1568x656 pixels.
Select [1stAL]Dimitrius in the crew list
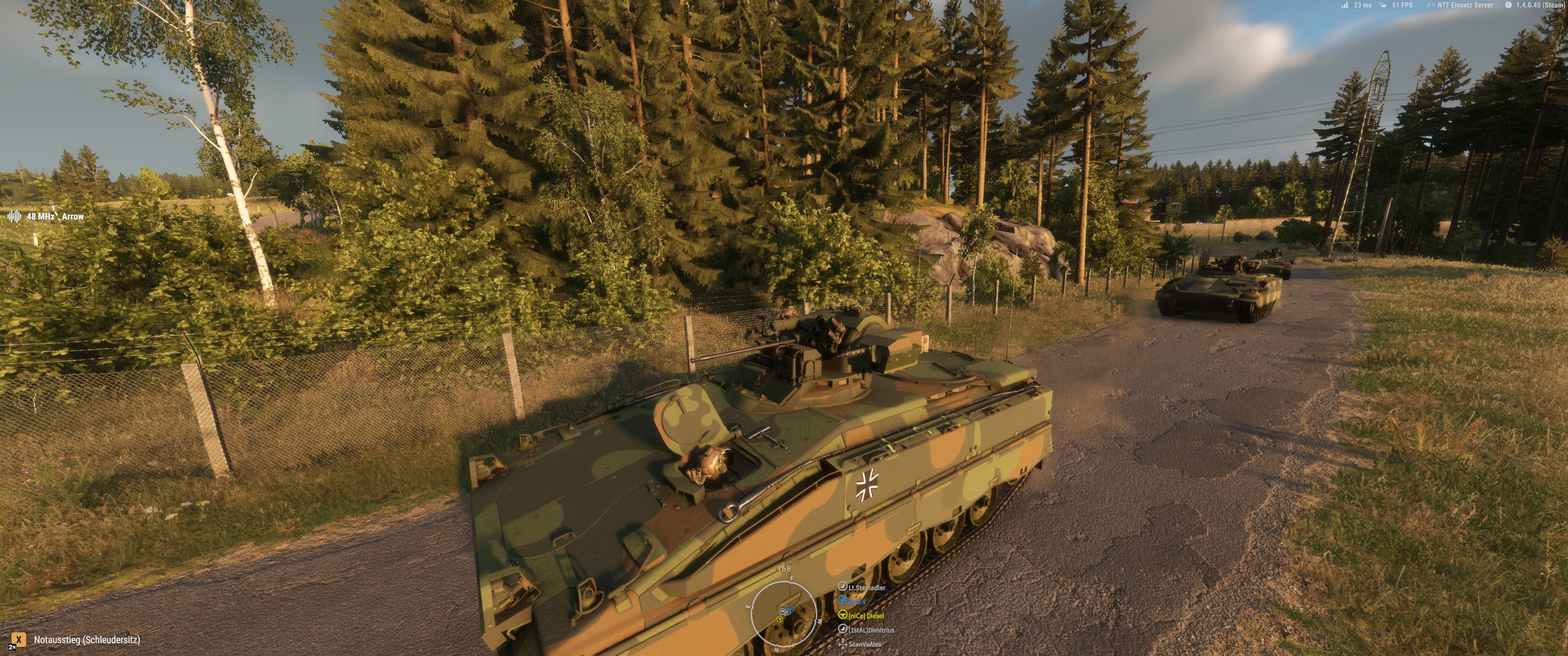tap(871, 630)
